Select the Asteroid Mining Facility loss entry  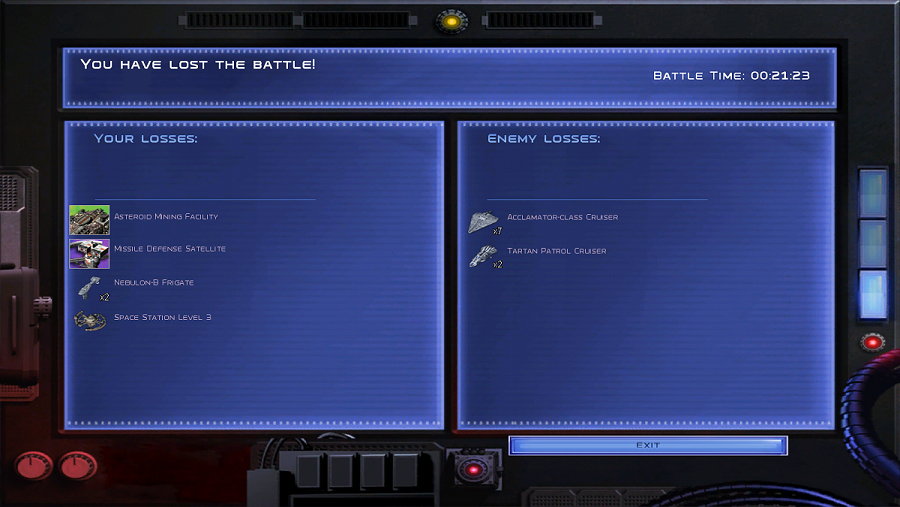coord(90,220)
